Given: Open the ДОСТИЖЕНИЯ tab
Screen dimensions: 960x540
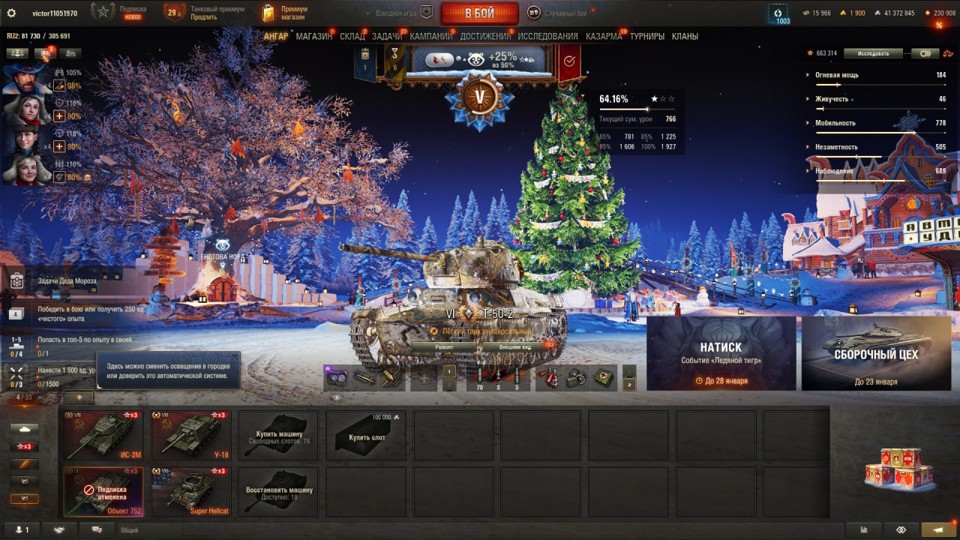Looking at the screenshot, I should (x=485, y=36).
